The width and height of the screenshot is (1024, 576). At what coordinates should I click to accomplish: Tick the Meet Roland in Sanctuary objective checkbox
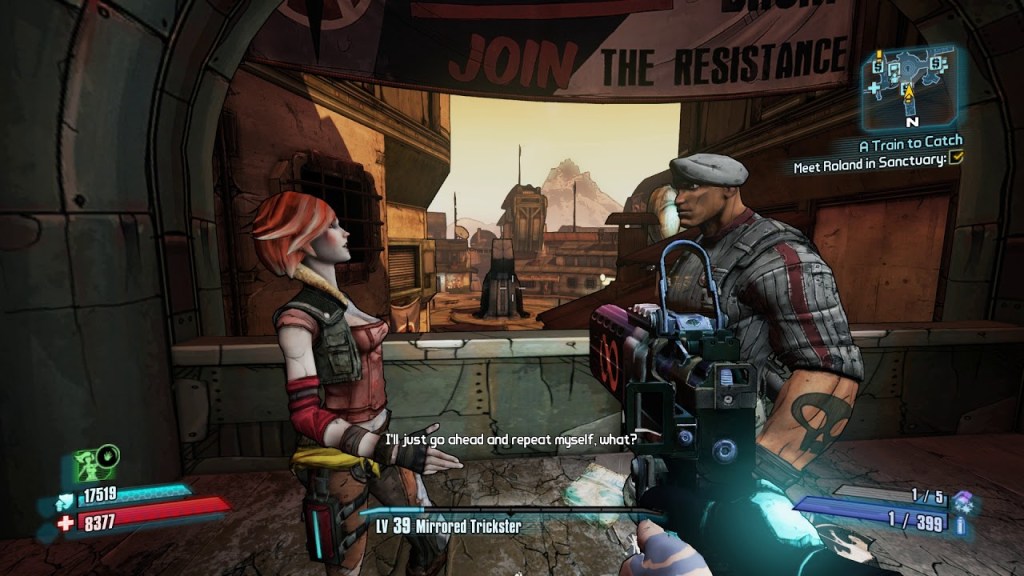click(956, 158)
